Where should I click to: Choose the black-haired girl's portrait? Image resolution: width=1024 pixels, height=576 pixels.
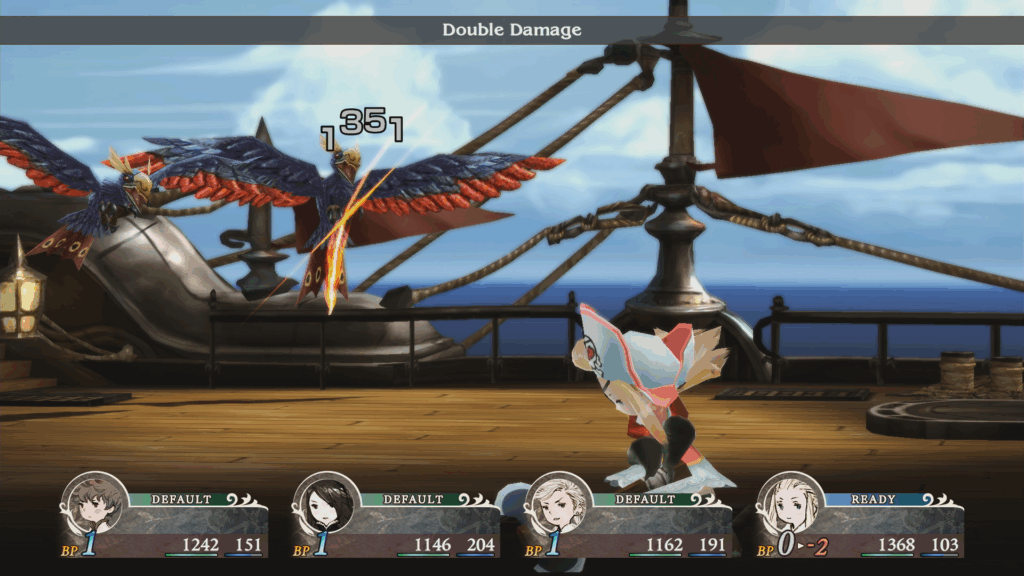click(327, 505)
